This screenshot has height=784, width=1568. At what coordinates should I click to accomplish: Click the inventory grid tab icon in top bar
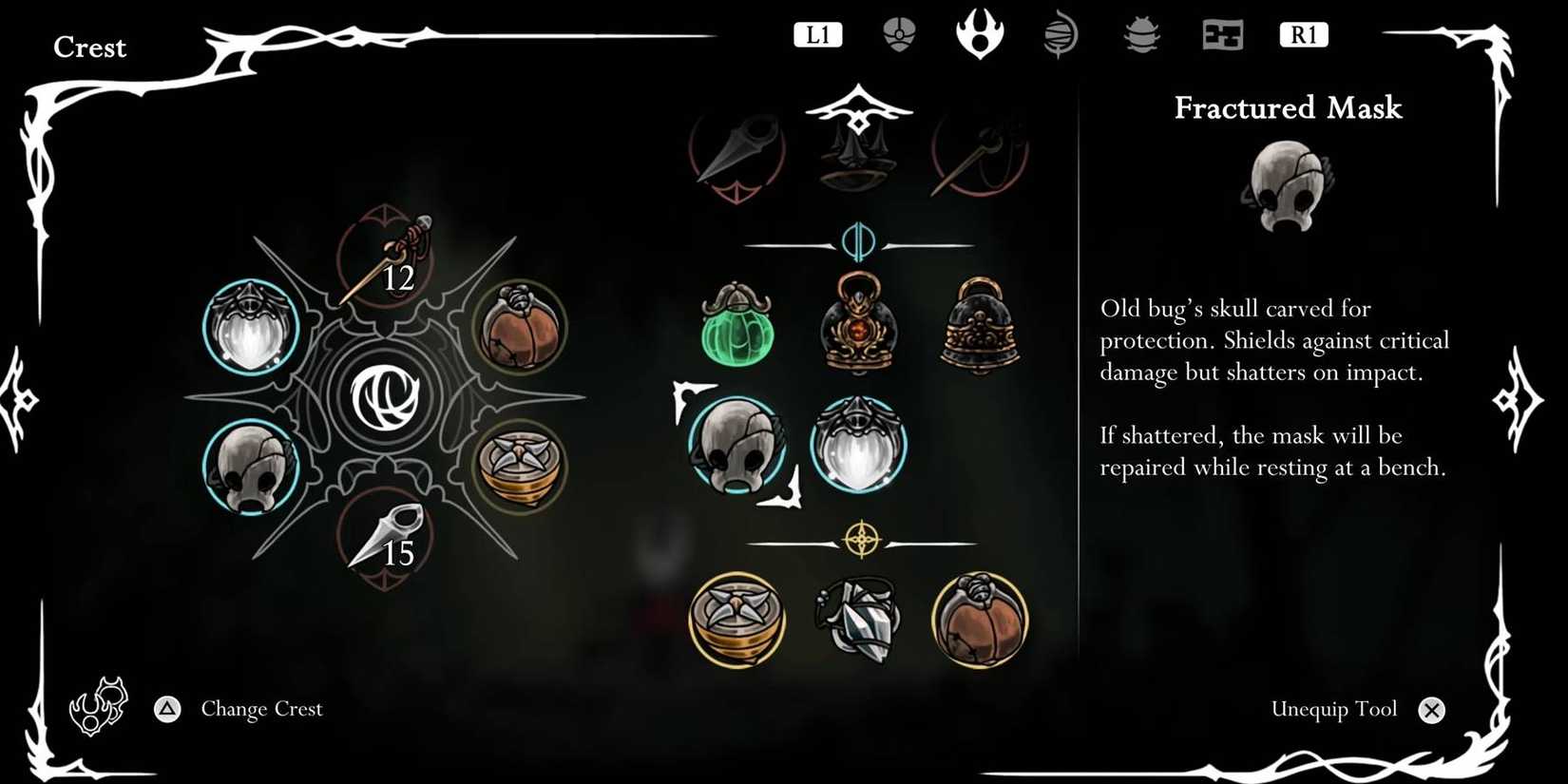tap(1222, 35)
